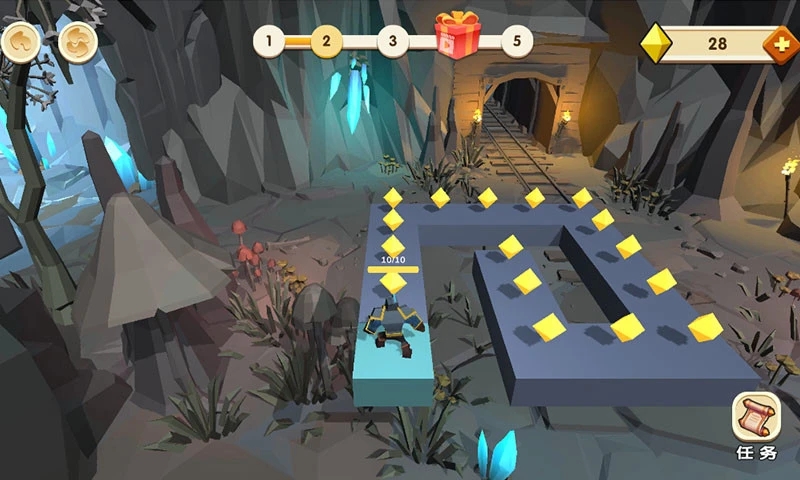The width and height of the screenshot is (800, 480).
Task: Add more gems with the plus button
Action: click(779, 44)
